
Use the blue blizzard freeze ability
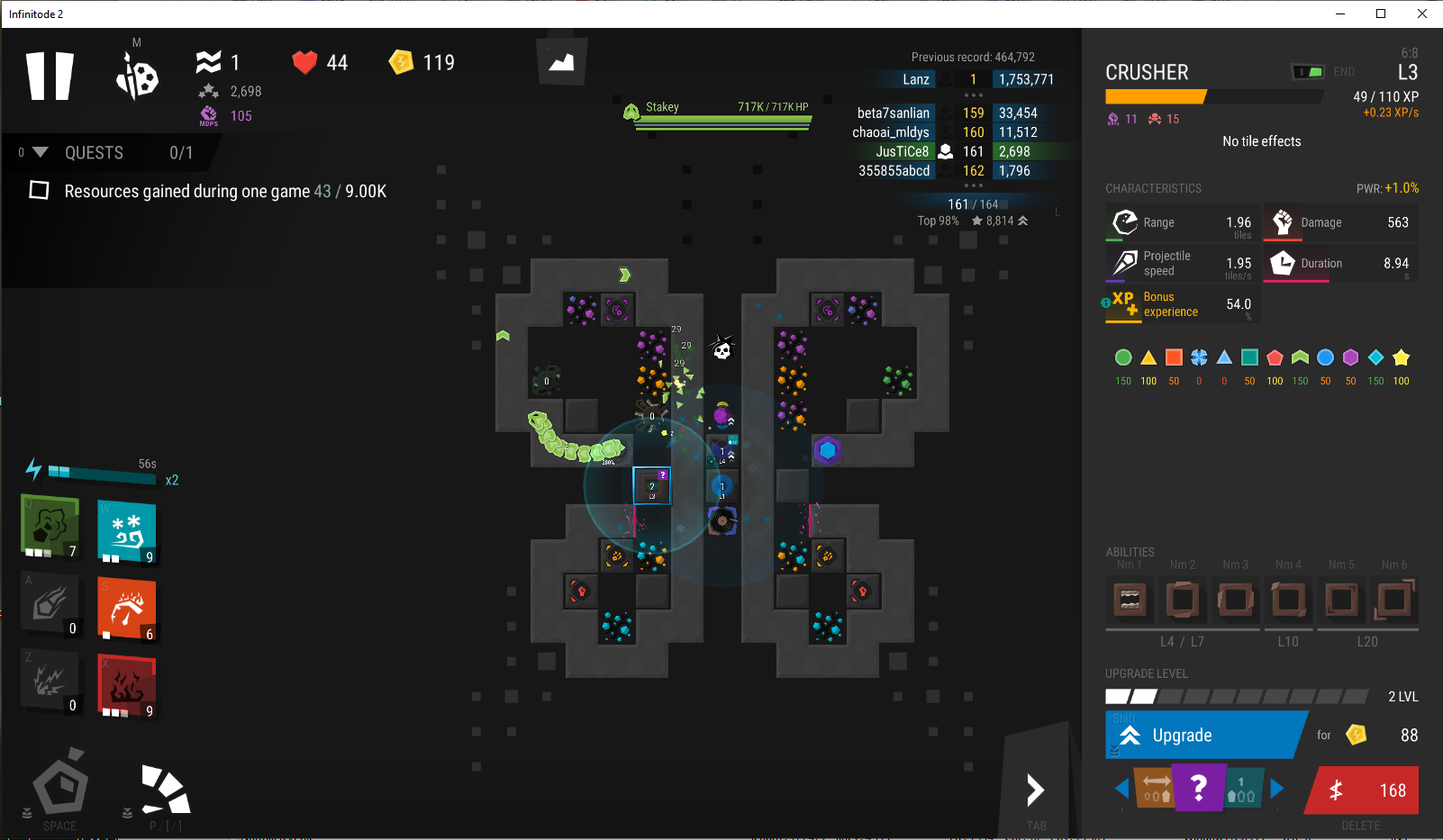[126, 531]
